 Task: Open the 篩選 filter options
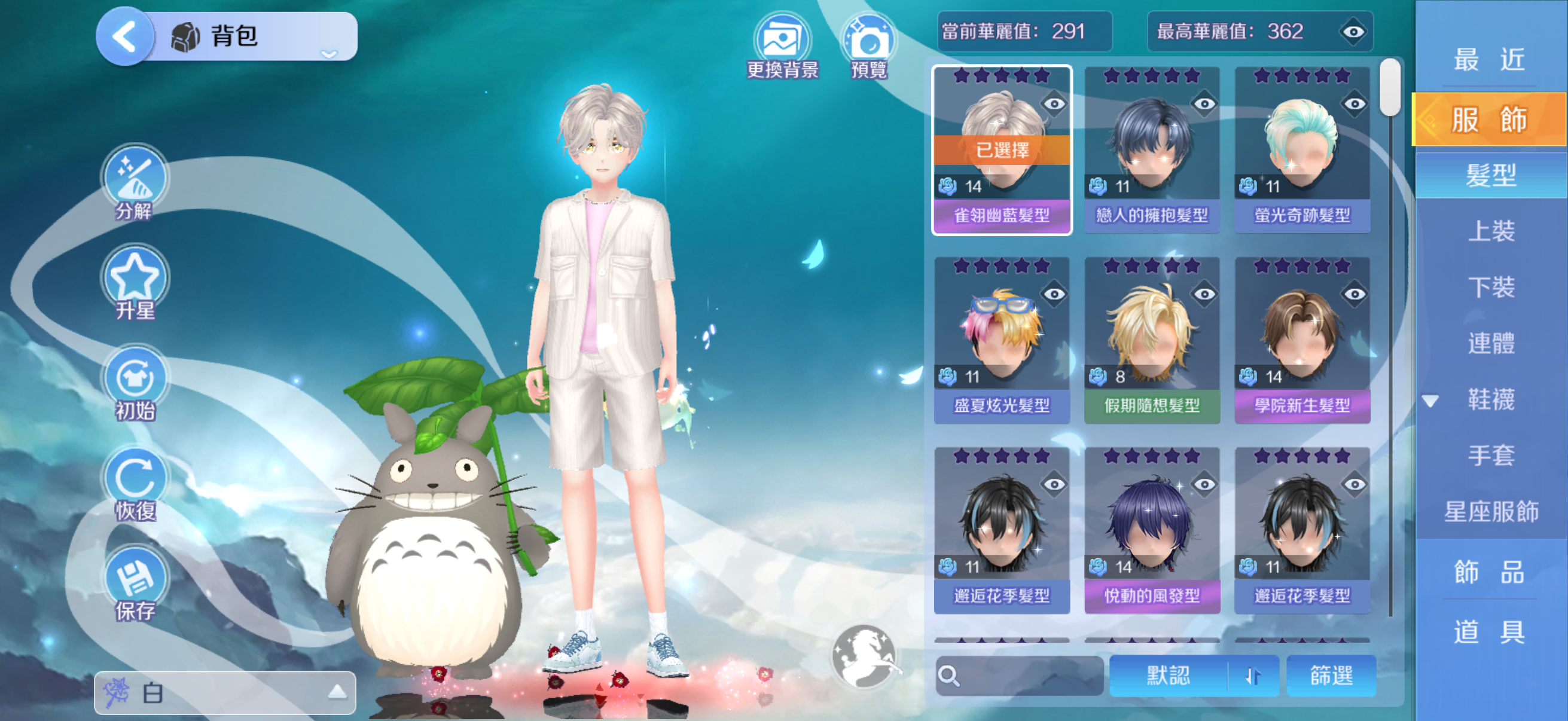[1331, 676]
